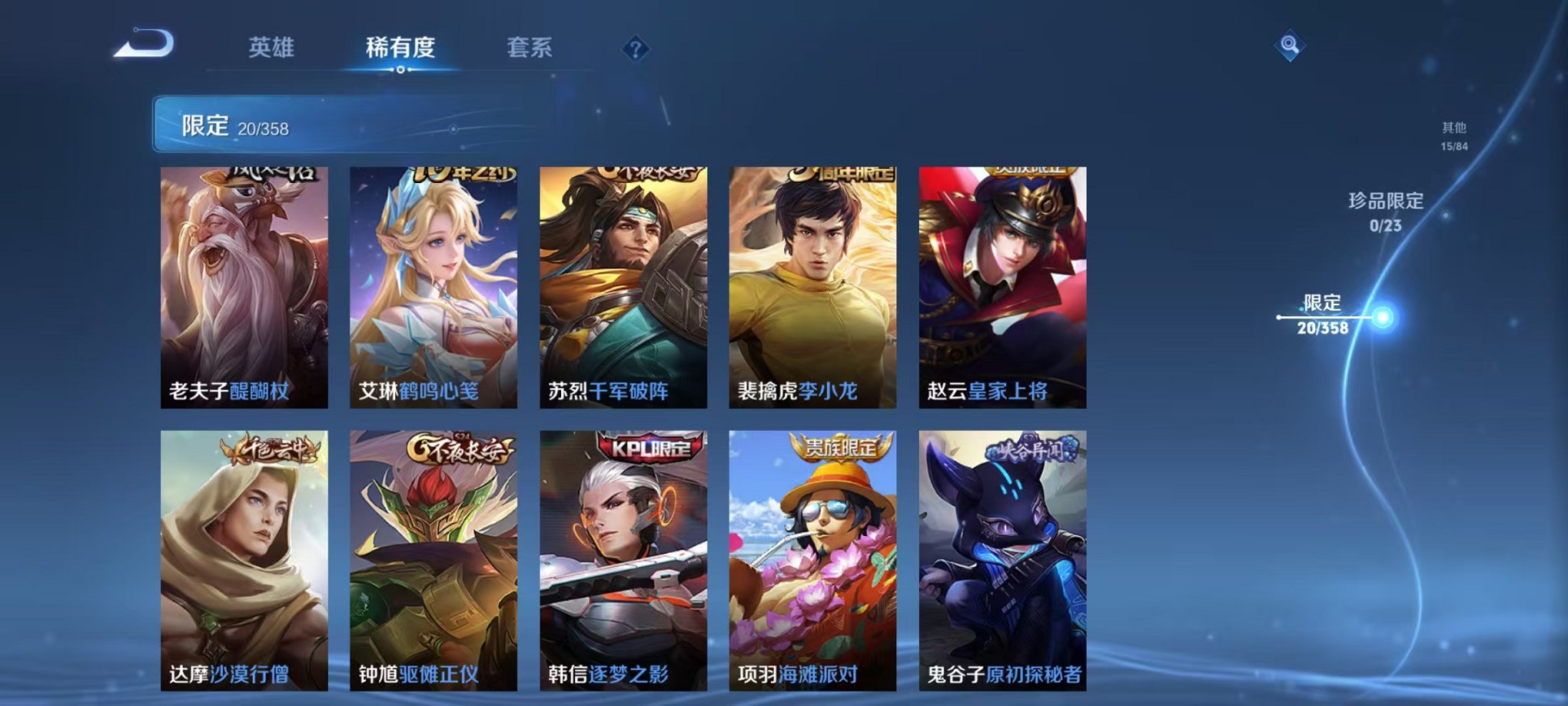Click the indicator under the 稀有度 tab

click(x=400, y=71)
